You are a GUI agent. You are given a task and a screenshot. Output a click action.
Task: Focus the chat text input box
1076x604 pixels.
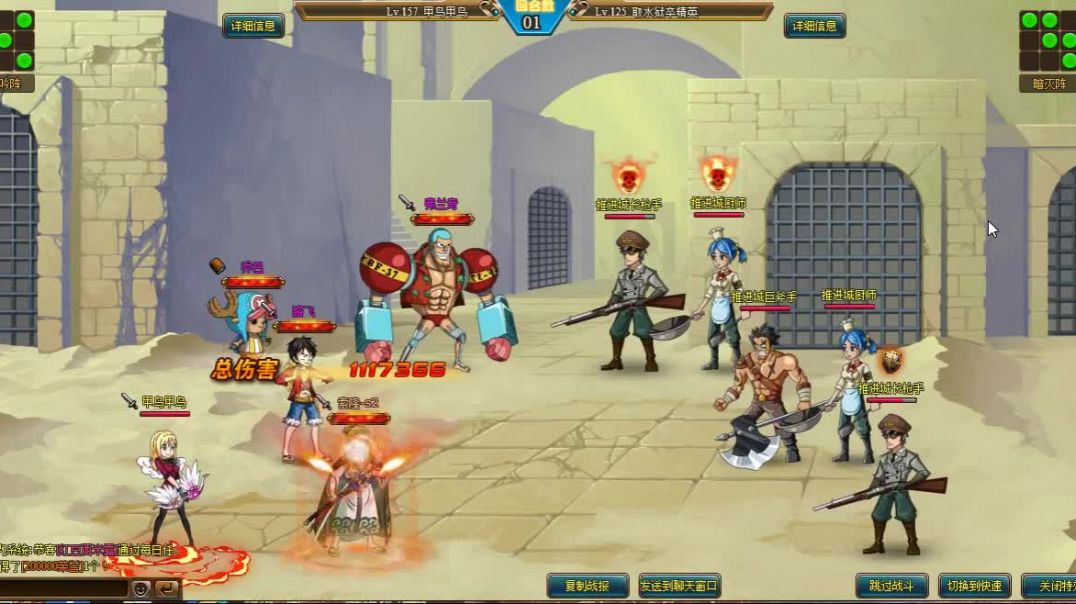tap(62, 589)
